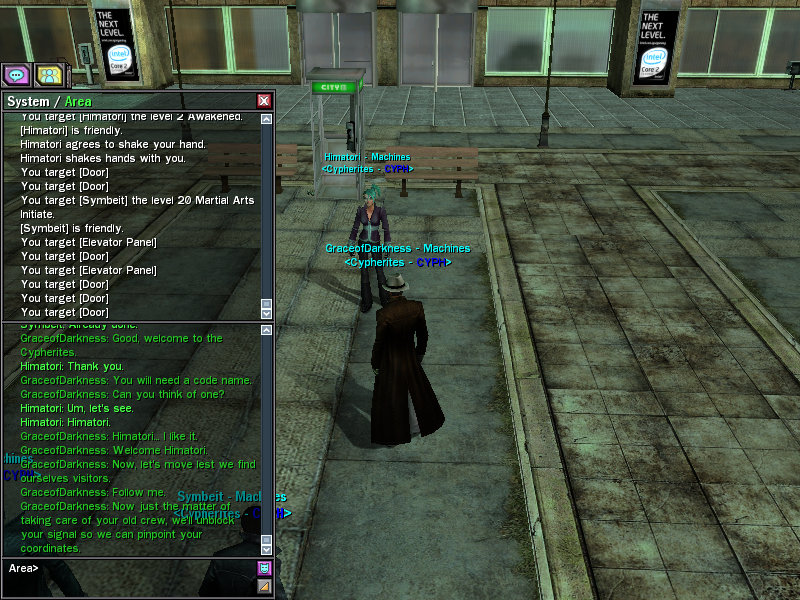This screenshot has height=600, width=800.
Task: Open the yellow people group icon
Action: tap(49, 74)
